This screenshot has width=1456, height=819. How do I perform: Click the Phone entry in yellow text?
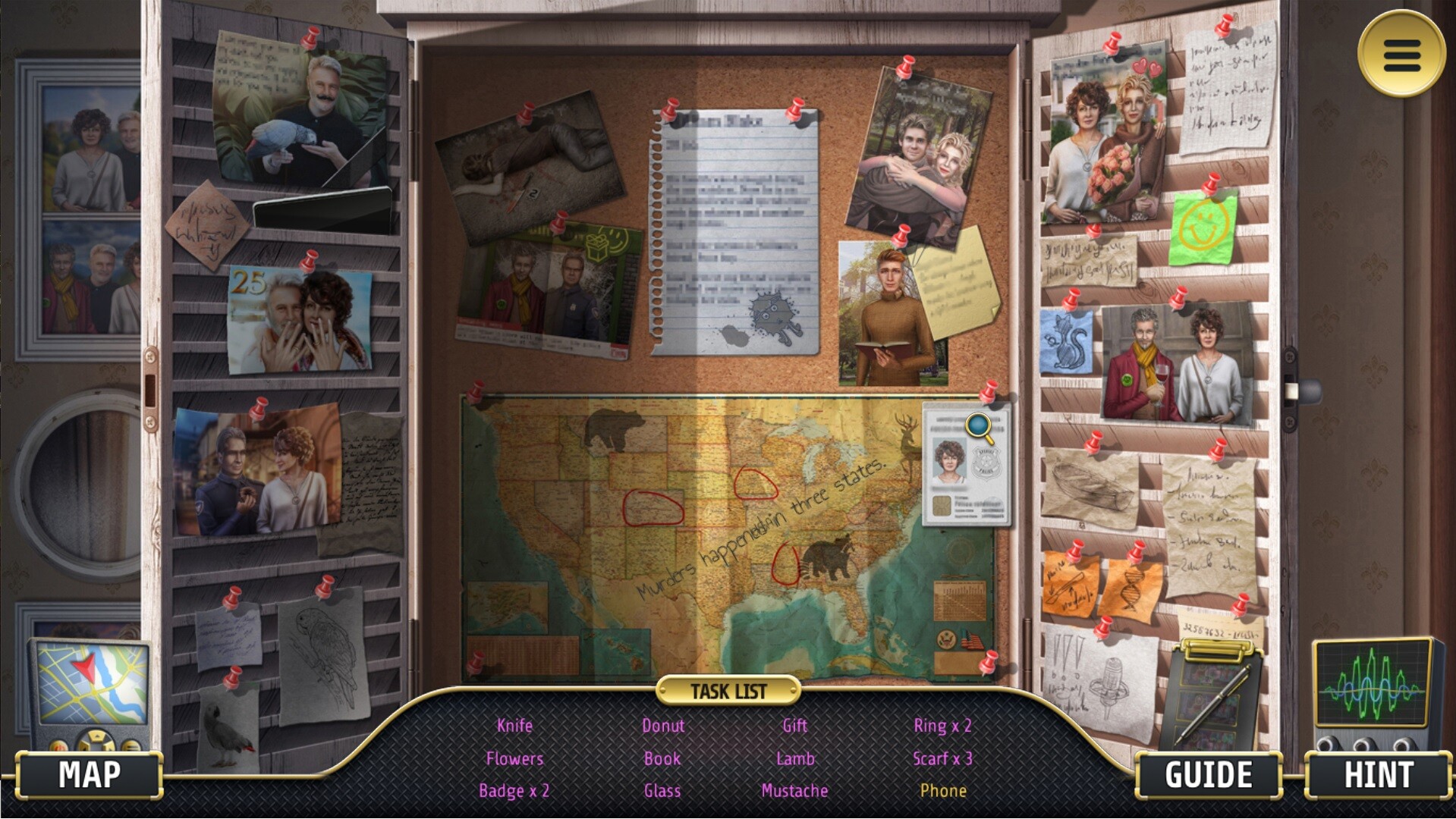[x=943, y=790]
